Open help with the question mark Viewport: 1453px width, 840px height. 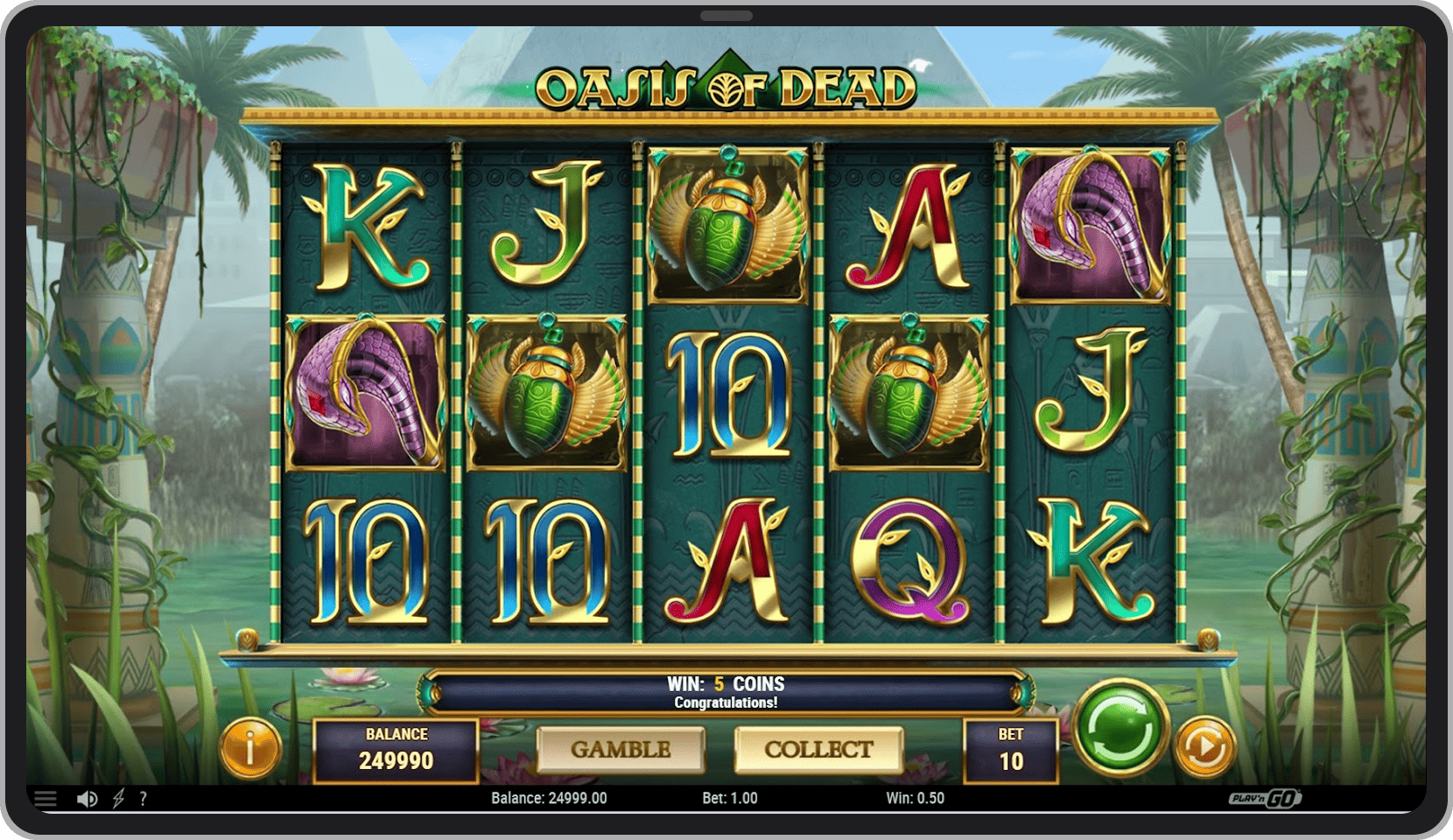tap(144, 798)
